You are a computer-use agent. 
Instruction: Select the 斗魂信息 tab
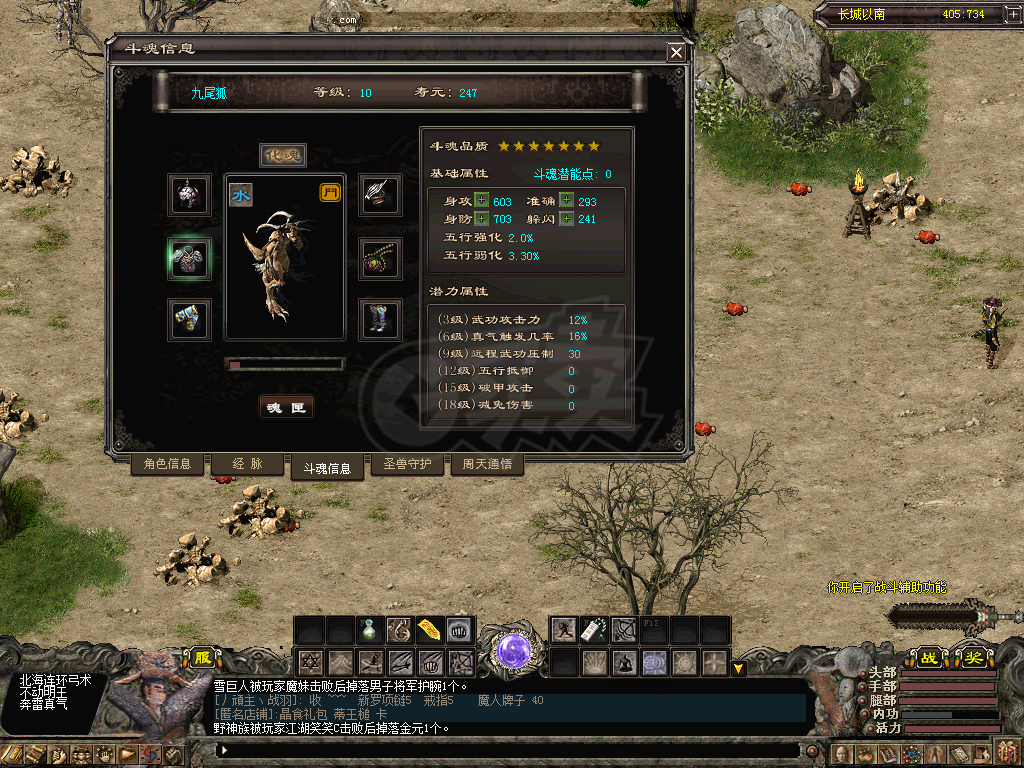pyautogui.click(x=327, y=467)
